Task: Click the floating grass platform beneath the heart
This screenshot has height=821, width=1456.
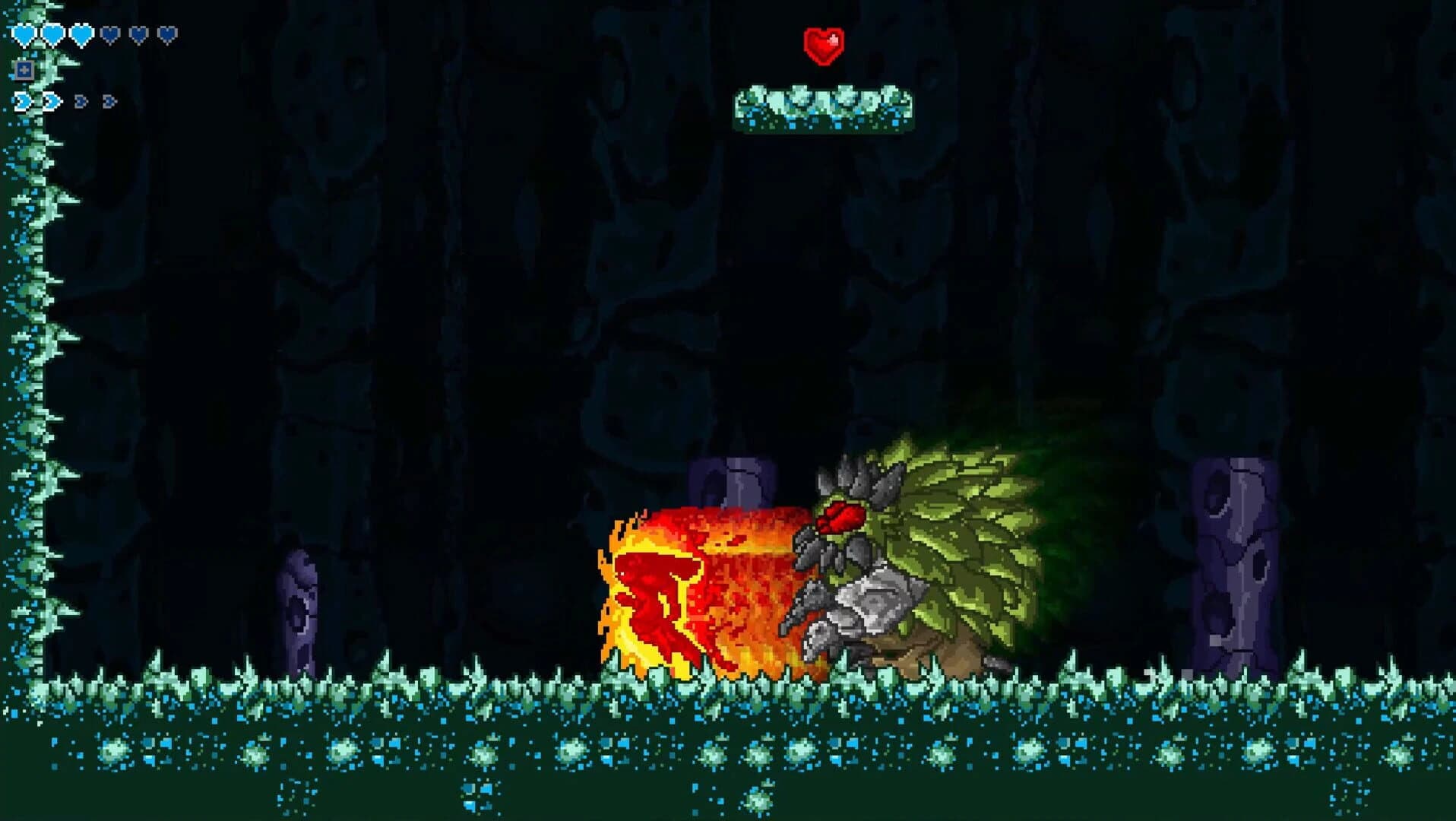Action: 826,106
